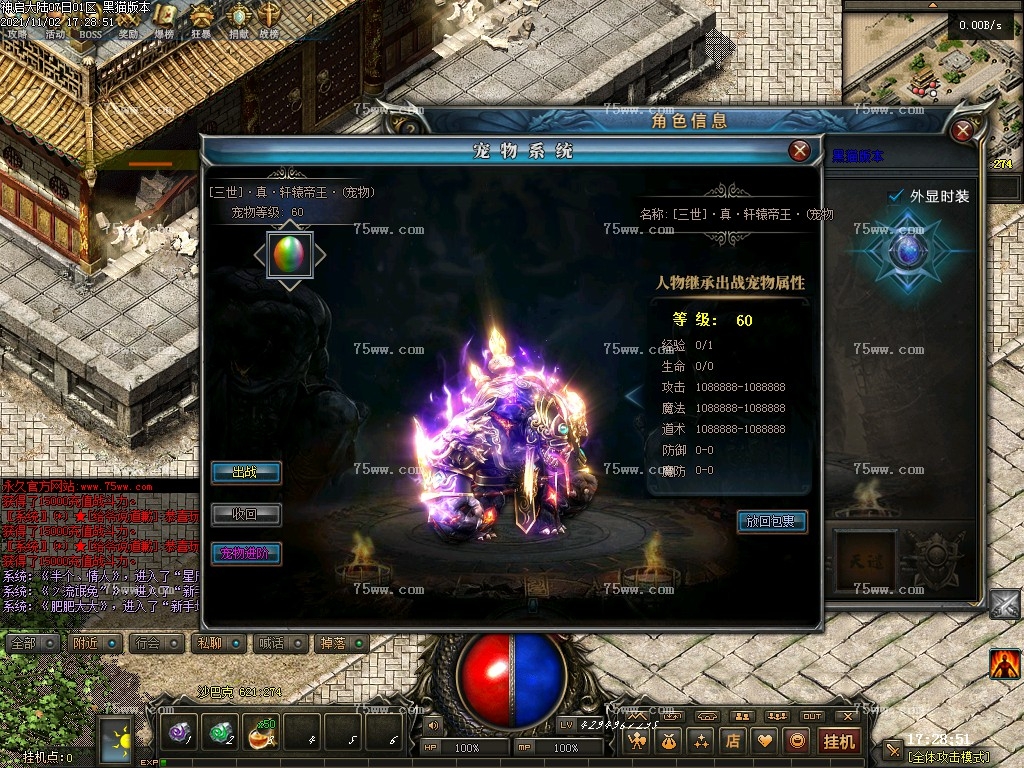Send pet to battle with 出战
The width and height of the screenshot is (1024, 768).
coord(245,472)
